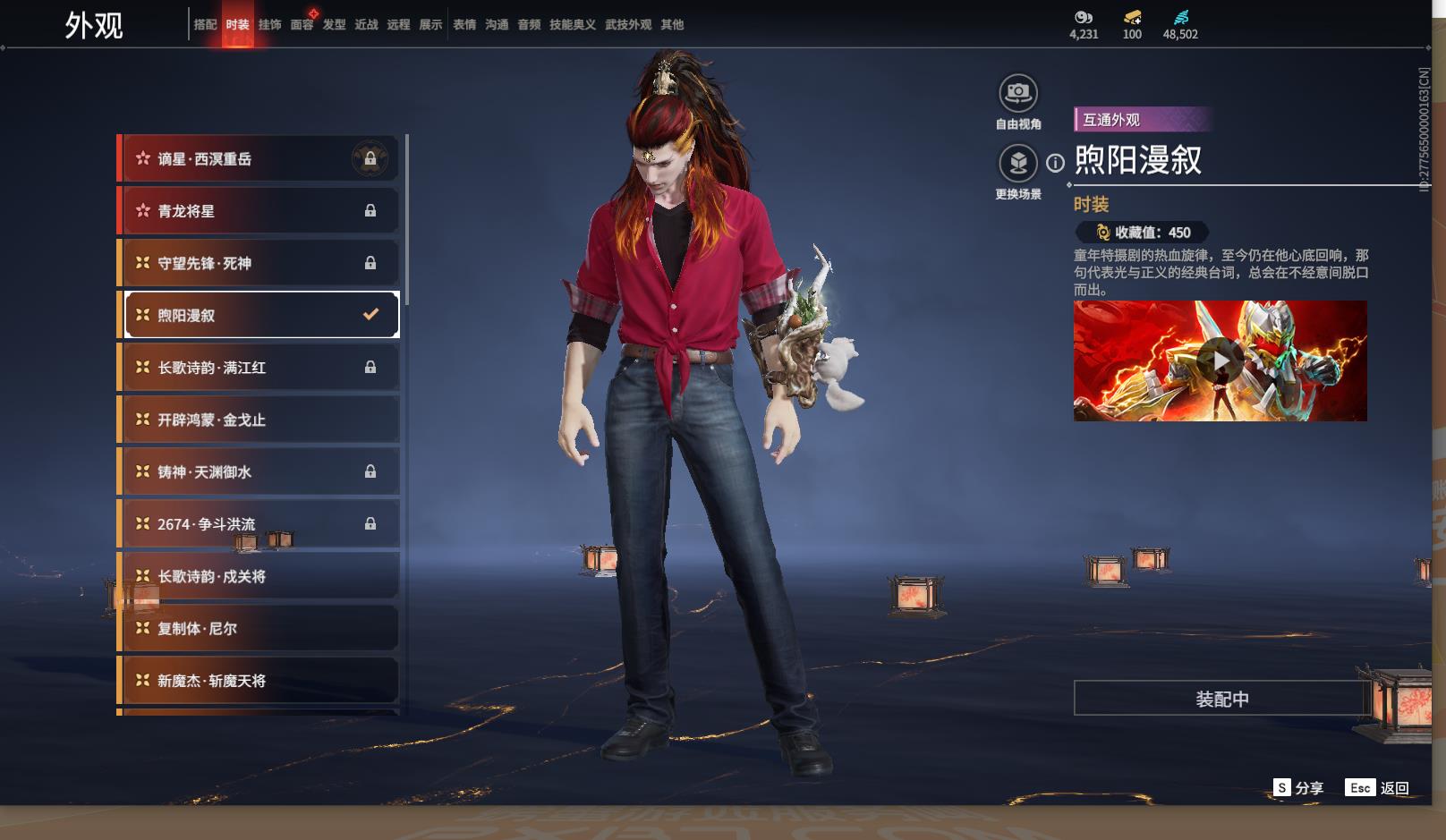Open the 武技外观 tab
The height and width of the screenshot is (840, 1446).
coord(627,25)
